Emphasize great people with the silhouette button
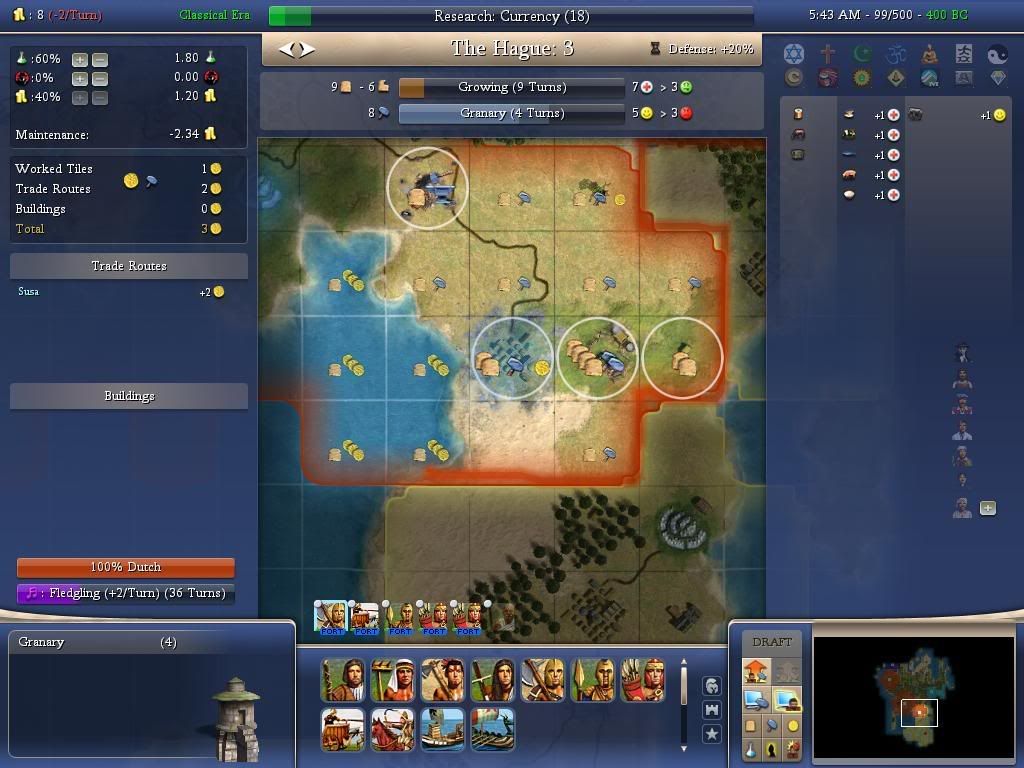Viewport: 1024px width, 768px height. point(773,748)
